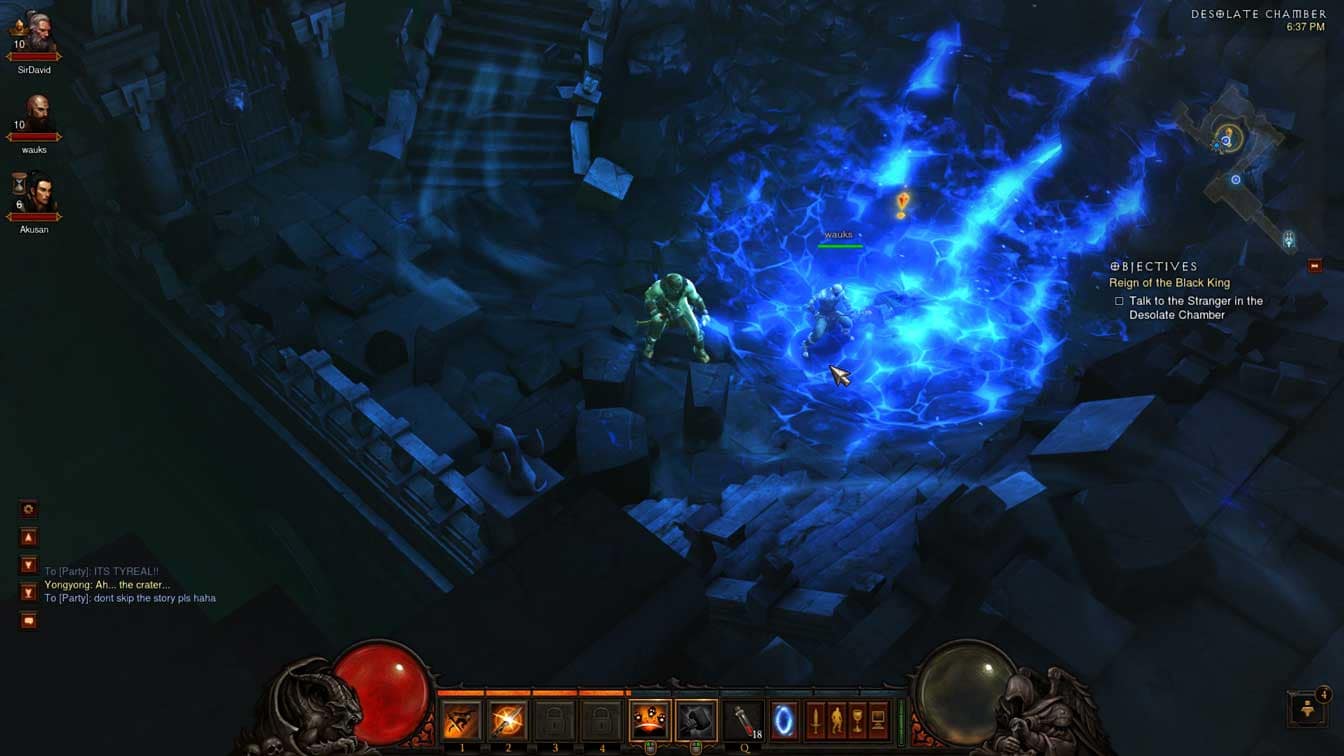The width and height of the screenshot is (1344, 756).
Task: Select the Reign of the Black King quest
Action: point(1169,283)
